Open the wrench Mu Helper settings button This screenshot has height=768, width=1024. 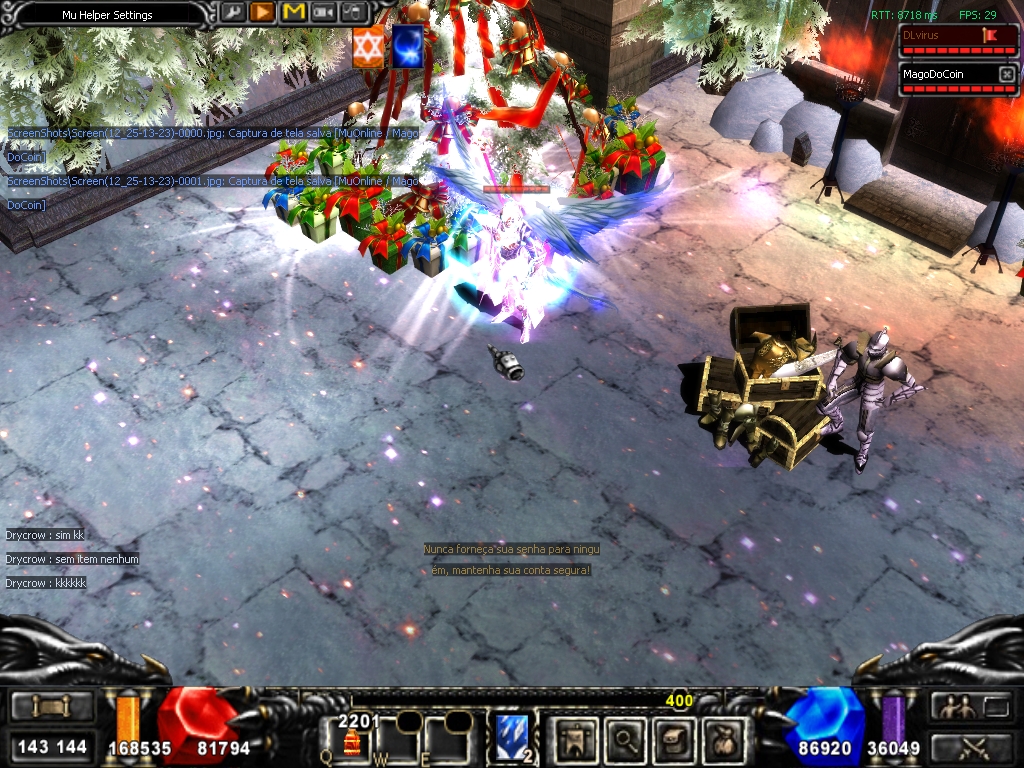232,12
